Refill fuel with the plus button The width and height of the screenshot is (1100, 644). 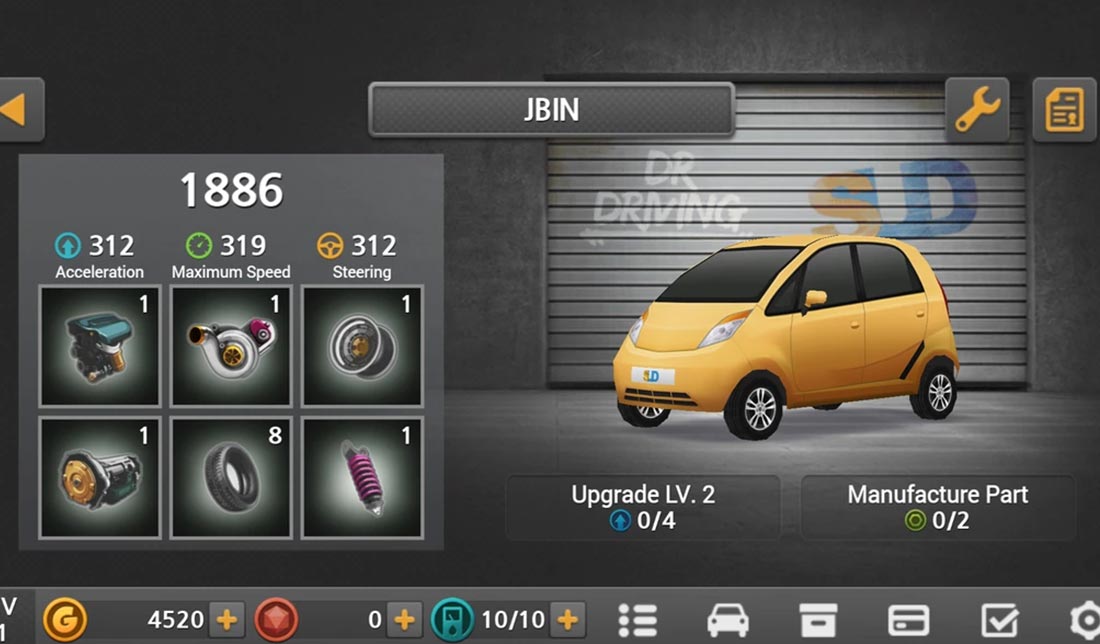567,620
